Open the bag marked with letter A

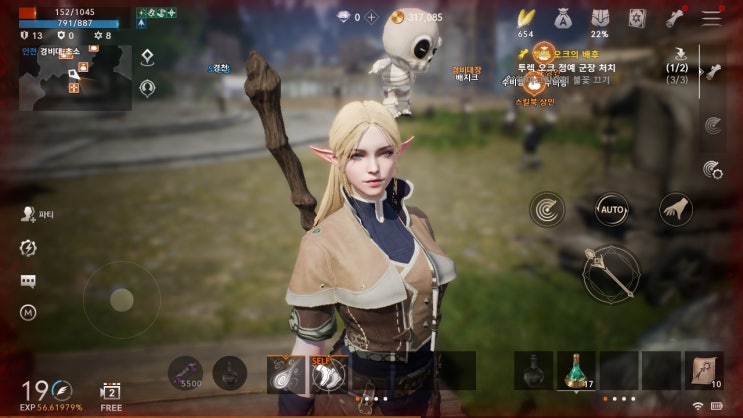coord(563,17)
